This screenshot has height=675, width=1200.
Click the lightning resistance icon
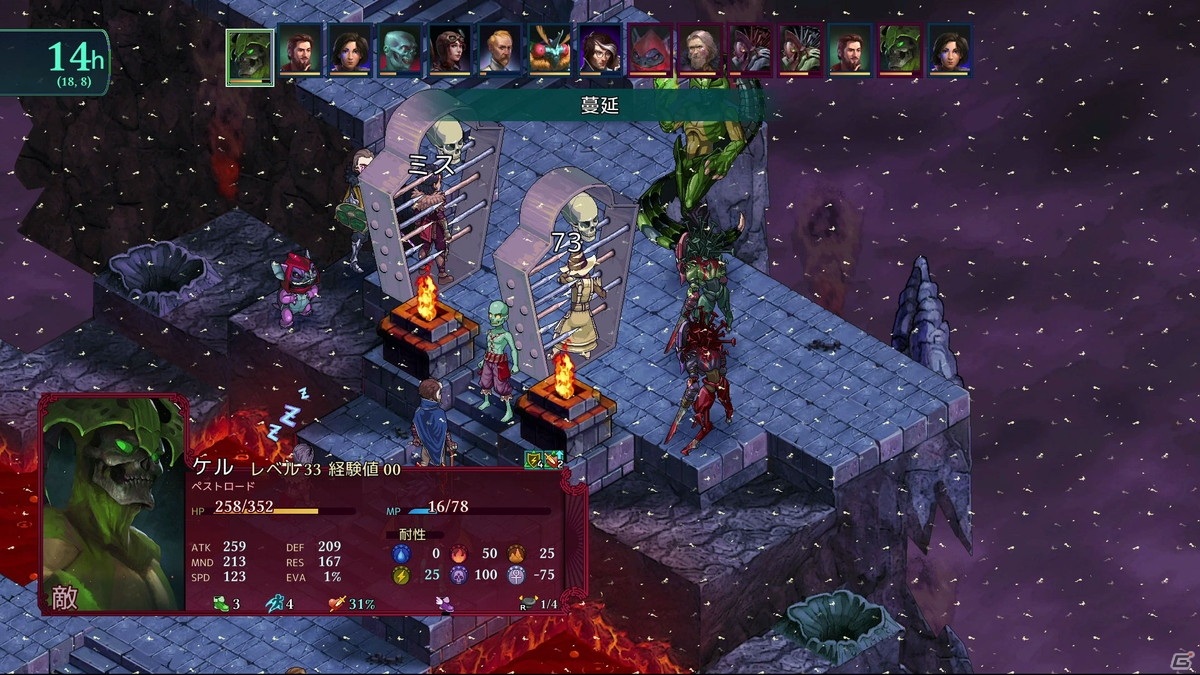tap(400, 575)
